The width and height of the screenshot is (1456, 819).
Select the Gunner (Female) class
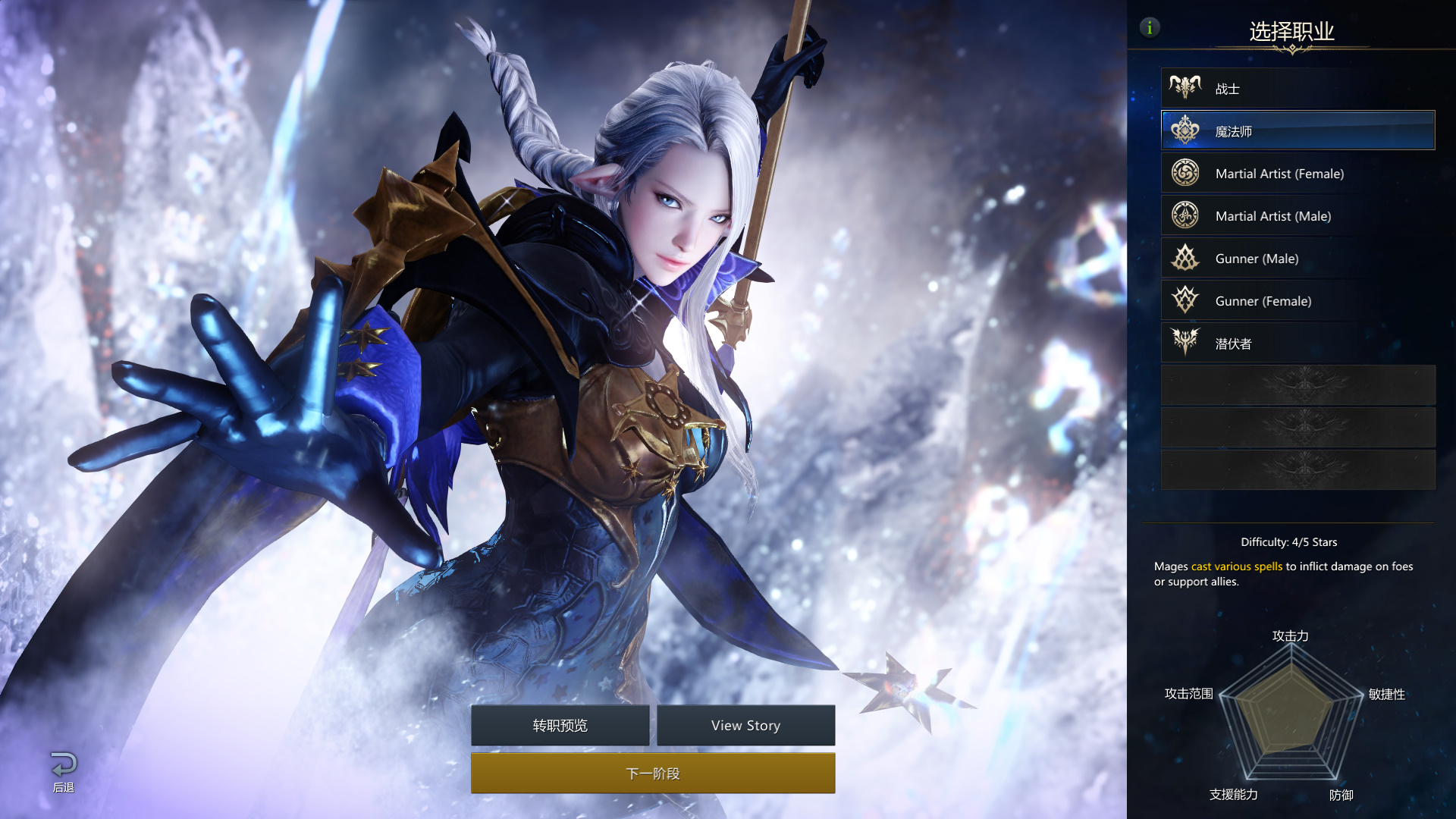pos(1297,301)
